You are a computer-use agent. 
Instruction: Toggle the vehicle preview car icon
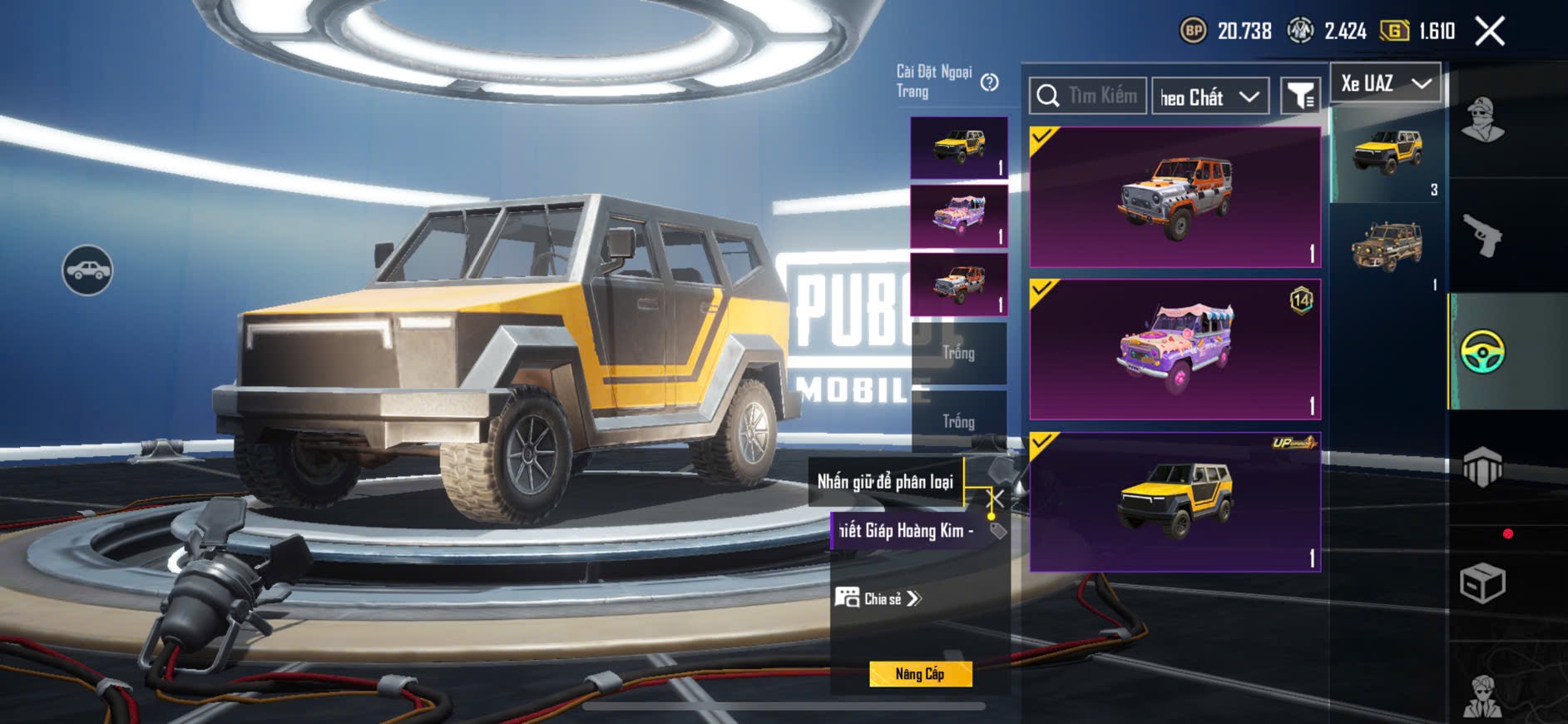tap(87, 270)
